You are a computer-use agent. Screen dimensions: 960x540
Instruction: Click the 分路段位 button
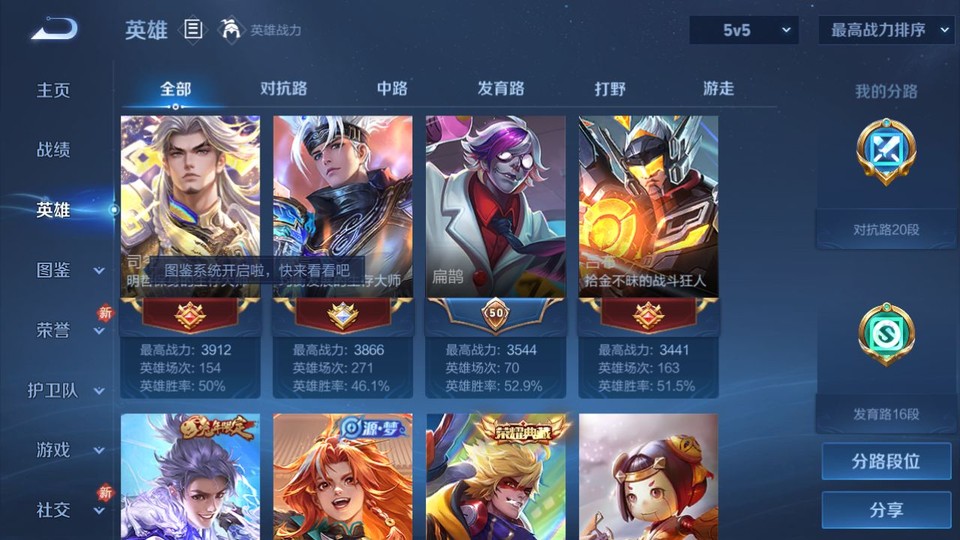tap(886, 462)
